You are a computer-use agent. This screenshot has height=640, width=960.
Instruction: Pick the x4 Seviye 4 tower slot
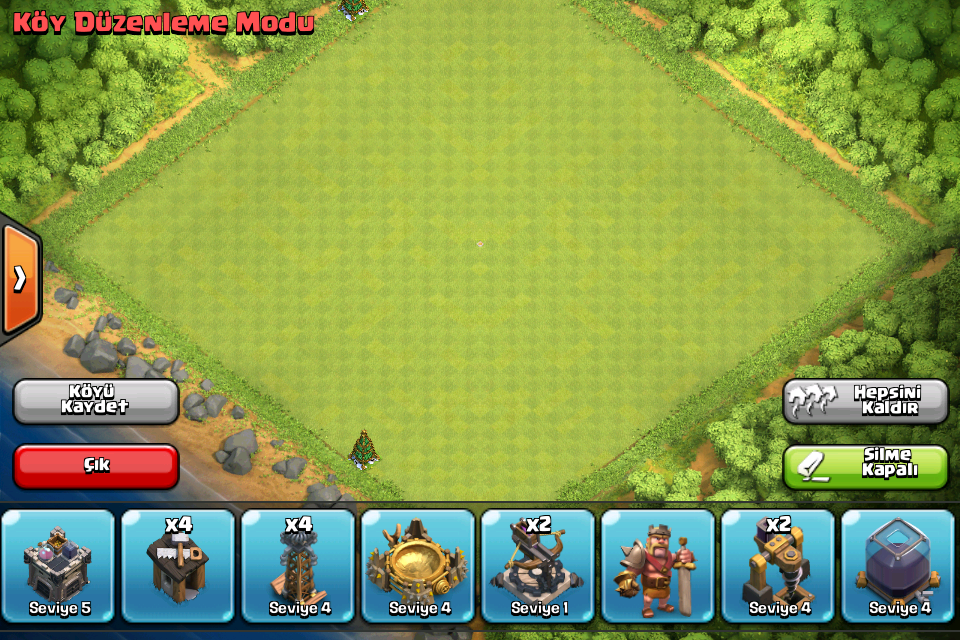[x=298, y=566]
